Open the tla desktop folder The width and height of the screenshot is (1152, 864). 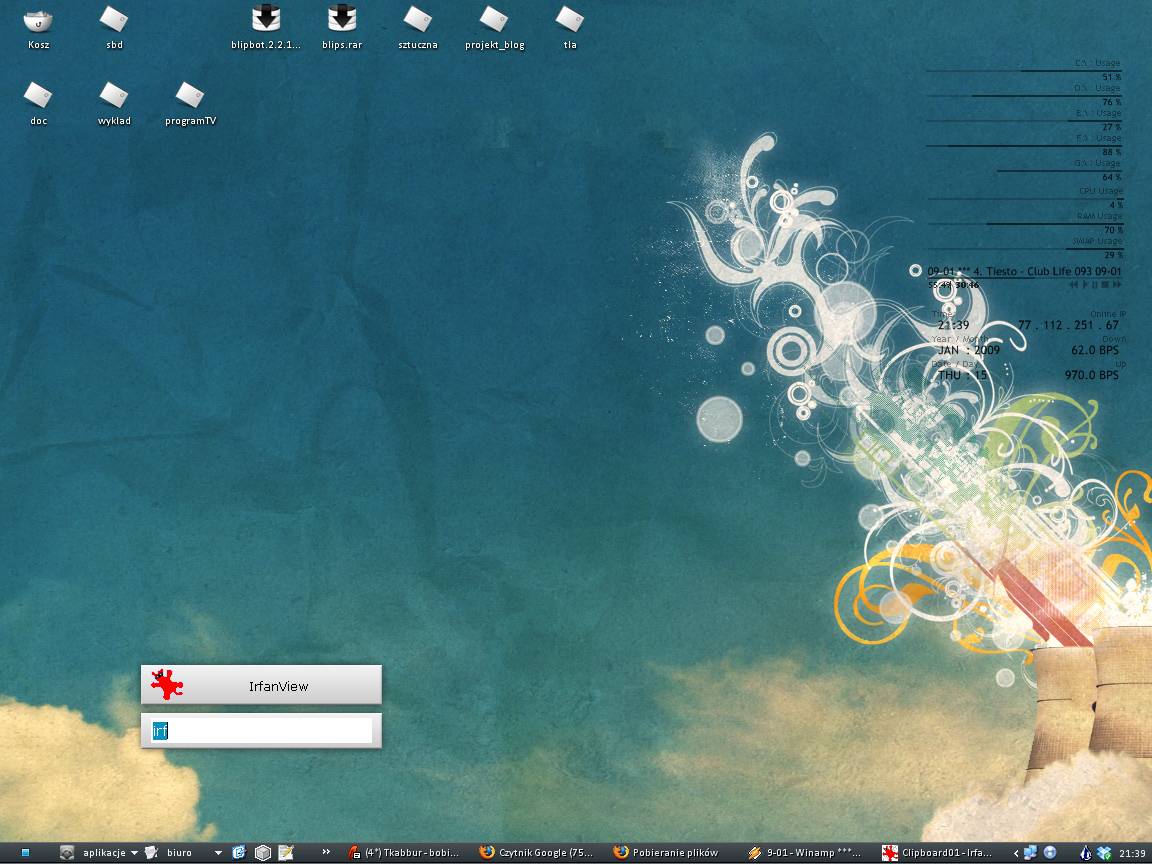570,20
